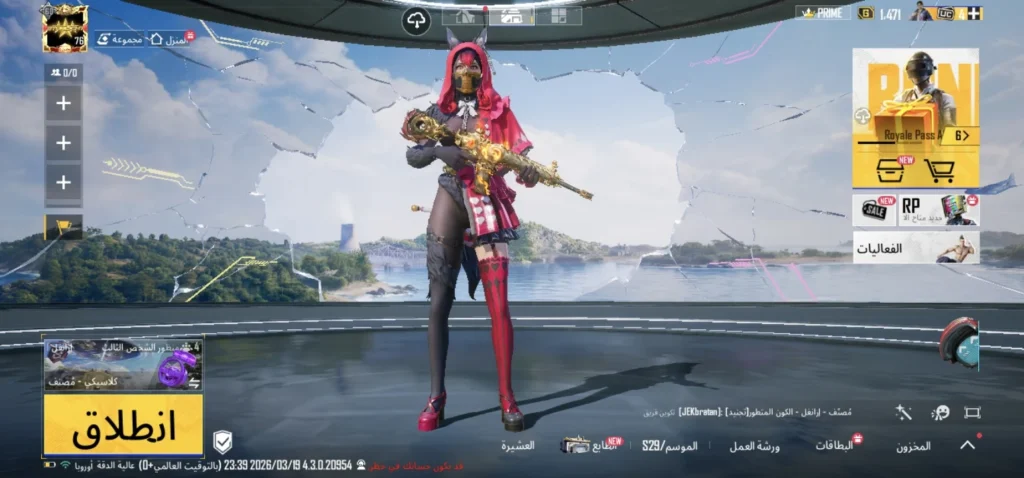Open the game mode selection panel

(x=123, y=365)
